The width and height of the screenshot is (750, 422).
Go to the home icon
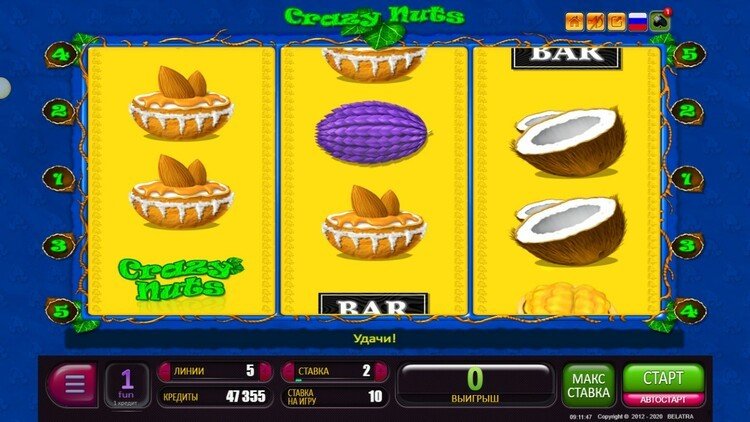coord(574,20)
